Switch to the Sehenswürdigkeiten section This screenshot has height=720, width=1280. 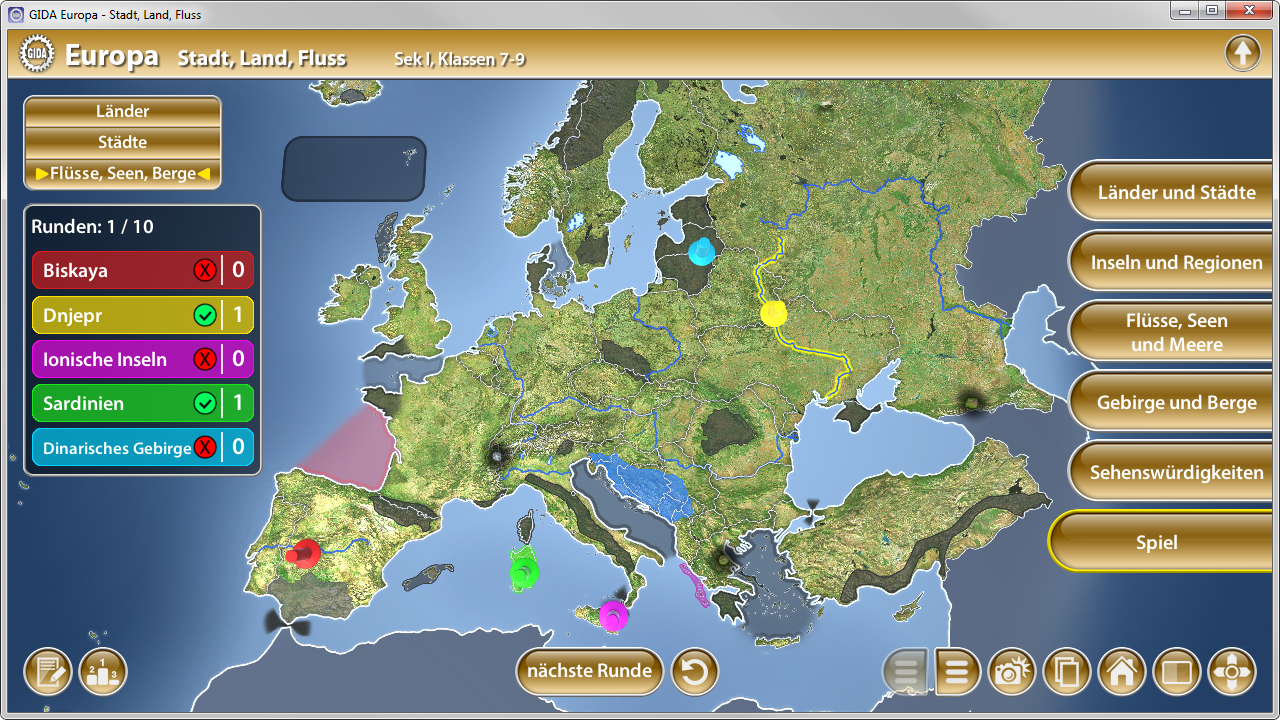(1170, 471)
